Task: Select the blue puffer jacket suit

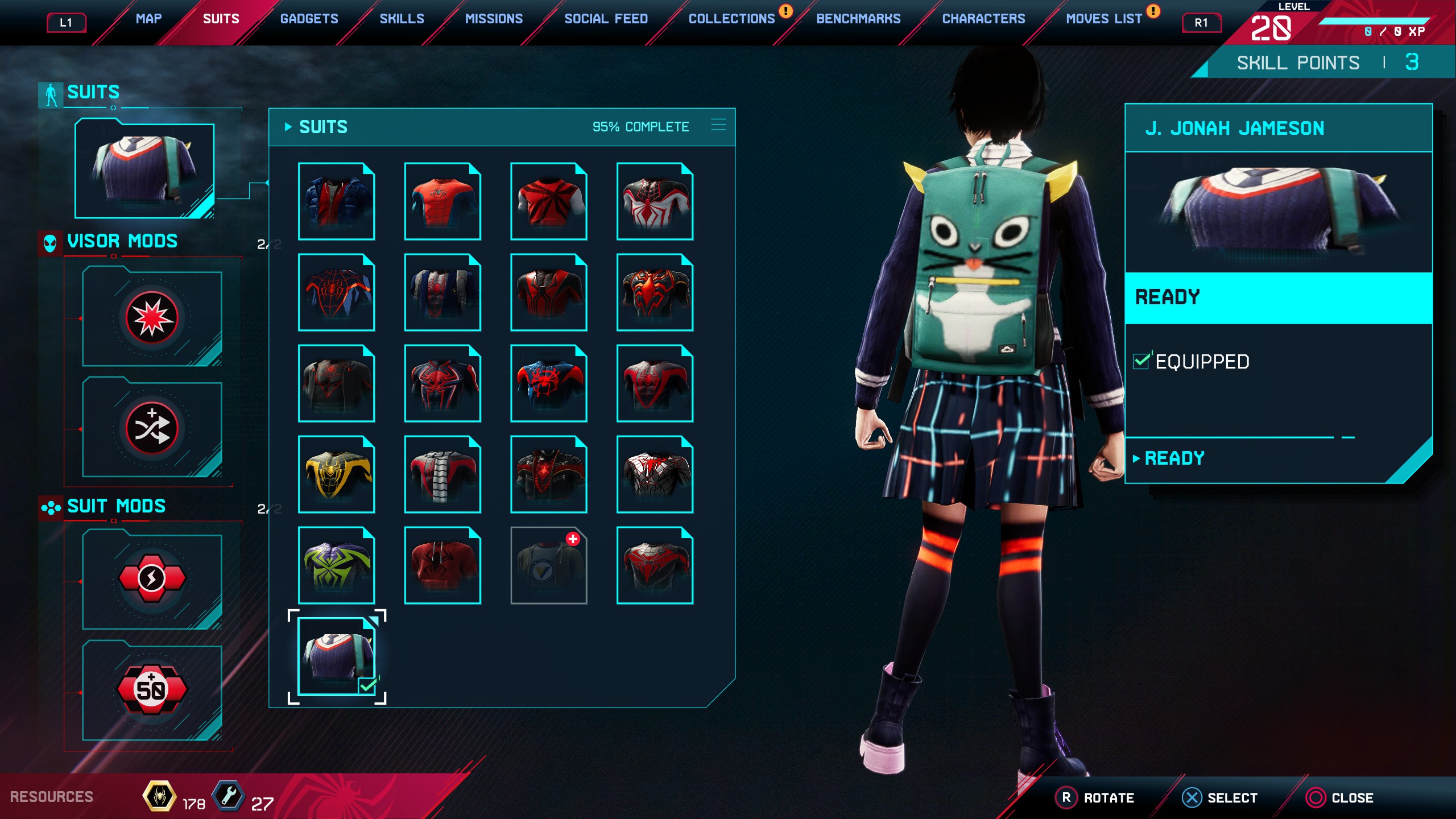Action: click(336, 201)
